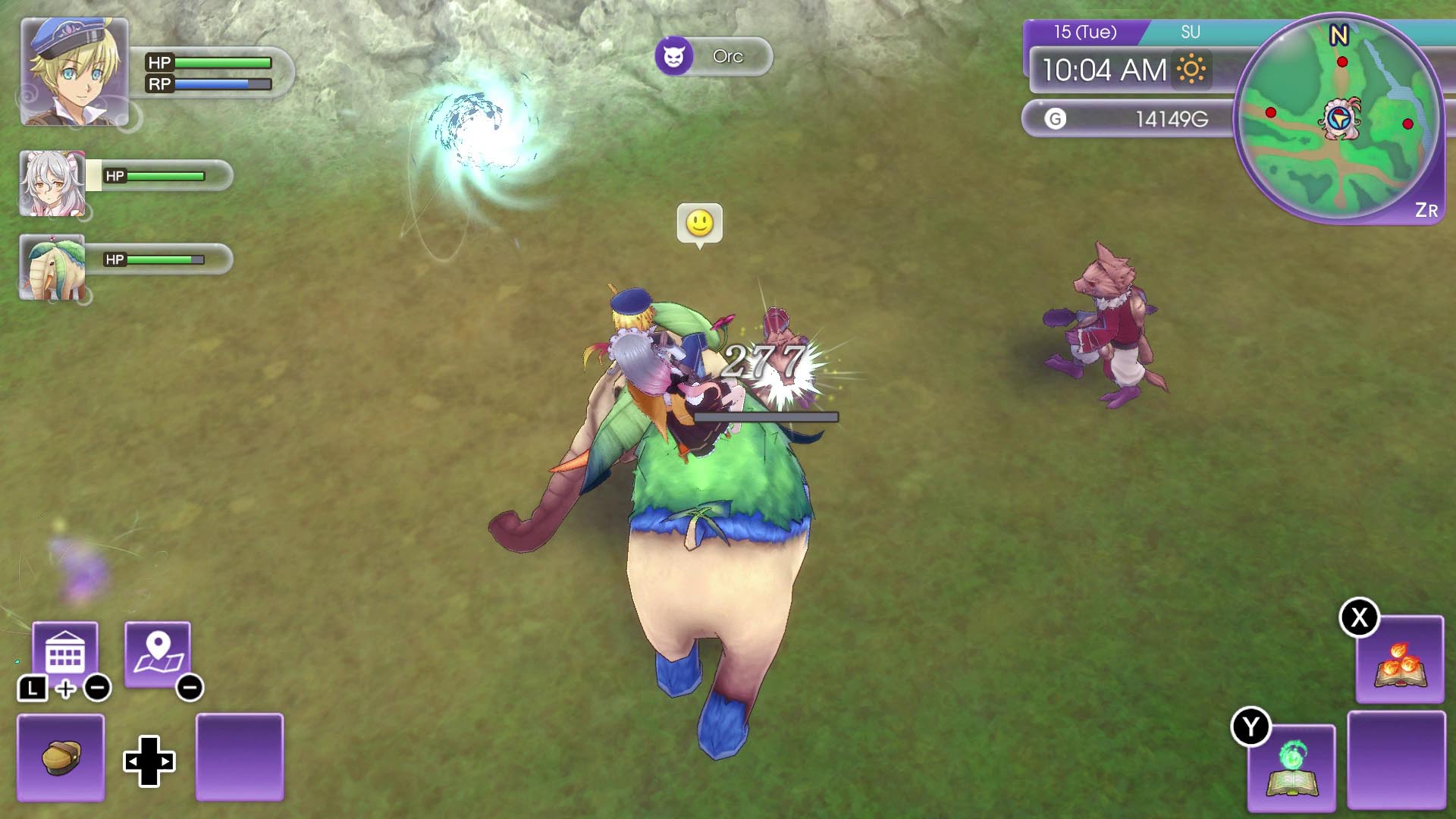Select the elephant monster party portrait
1456x819 pixels.
pyautogui.click(x=52, y=268)
